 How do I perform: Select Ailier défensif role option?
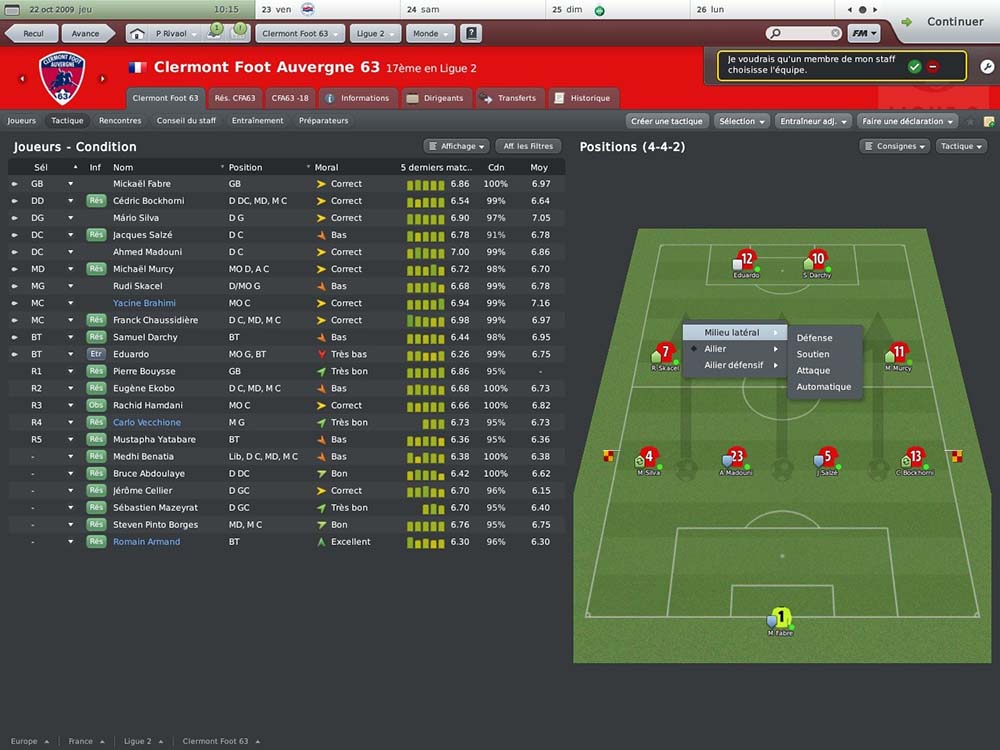pyautogui.click(x=734, y=365)
